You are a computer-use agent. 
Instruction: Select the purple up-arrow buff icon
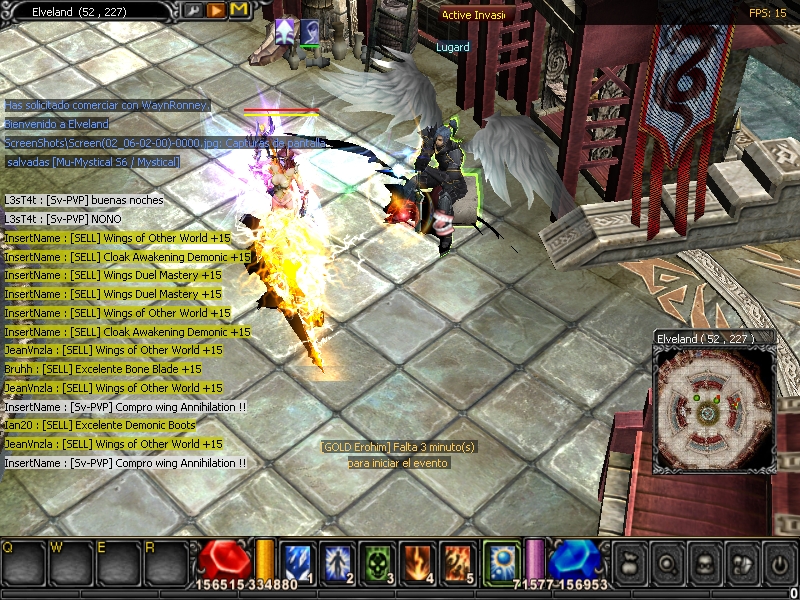coord(286,32)
